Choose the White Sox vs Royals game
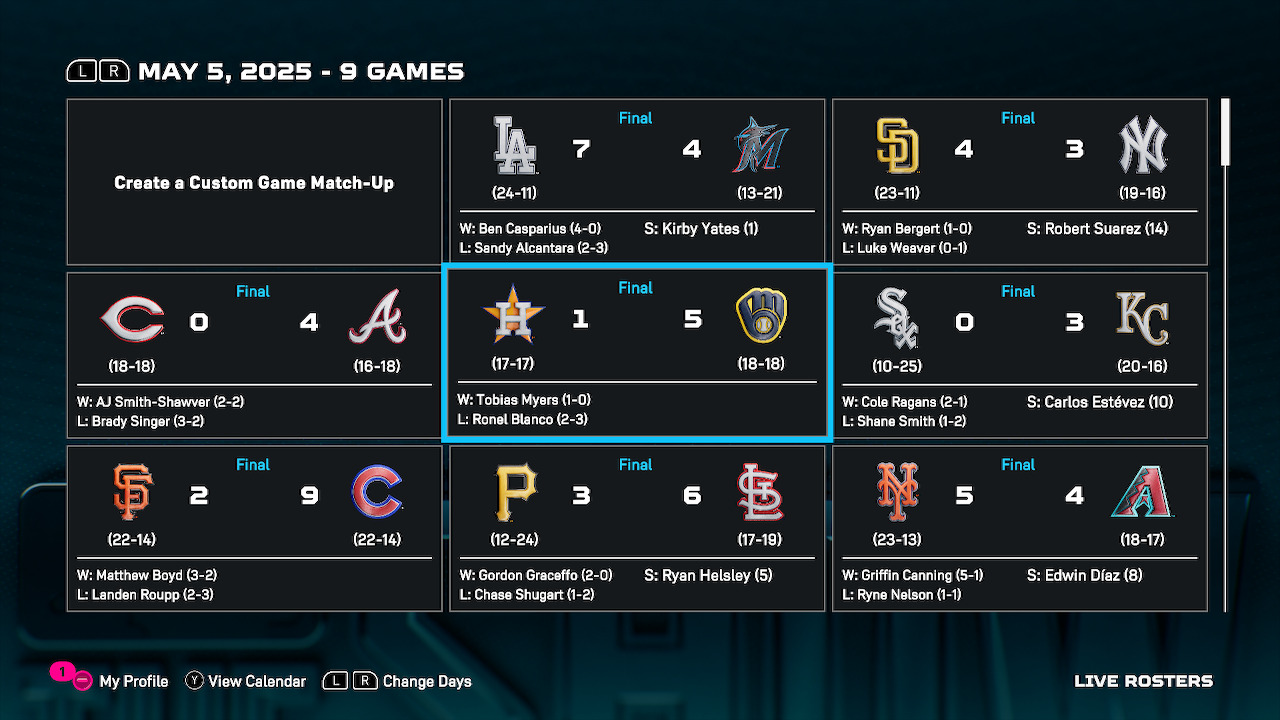The image size is (1280, 720). pyautogui.click(x=1019, y=355)
